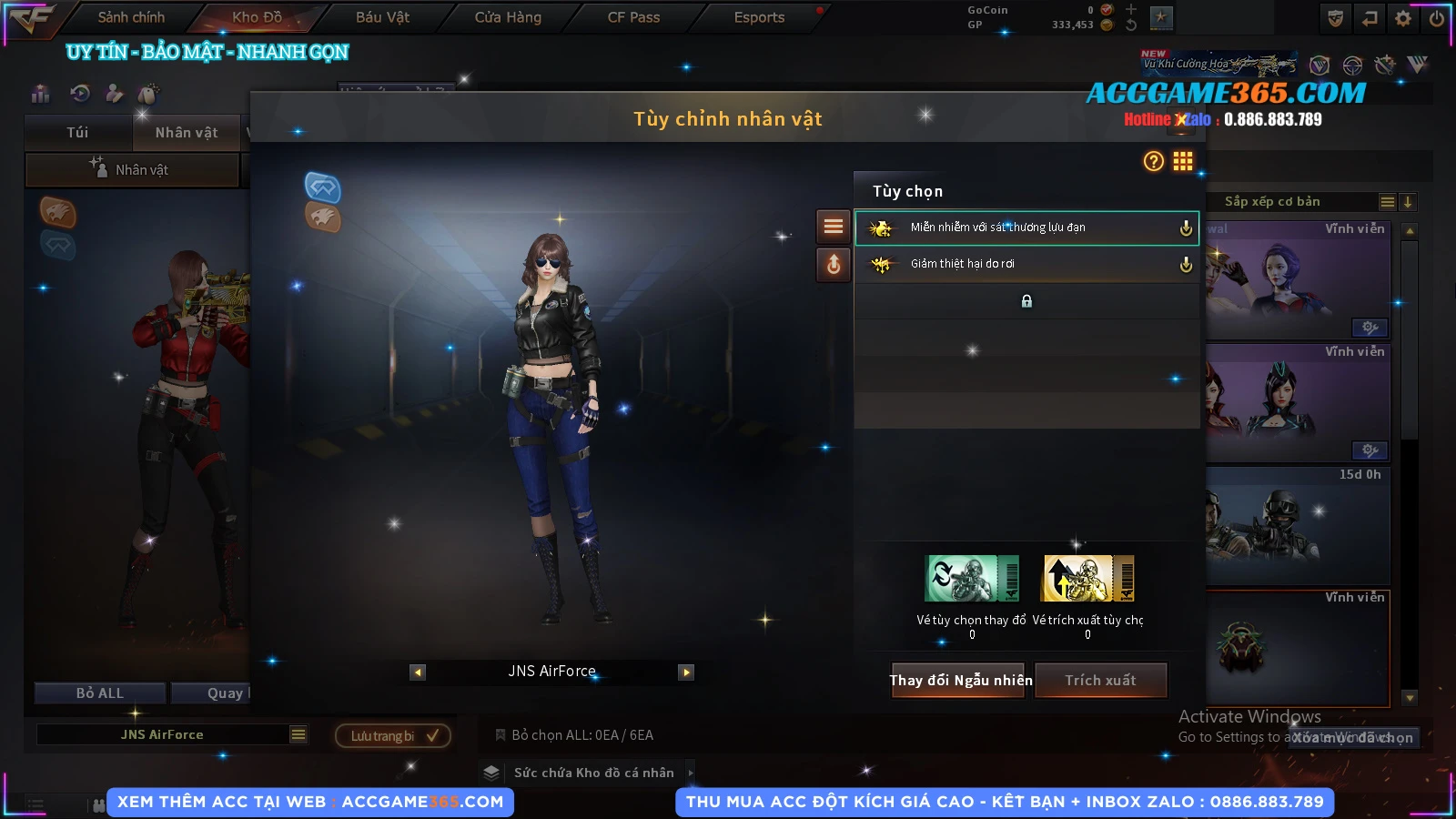1456x819 pixels.
Task: Go to the CF Pass tab
Action: pos(633,17)
